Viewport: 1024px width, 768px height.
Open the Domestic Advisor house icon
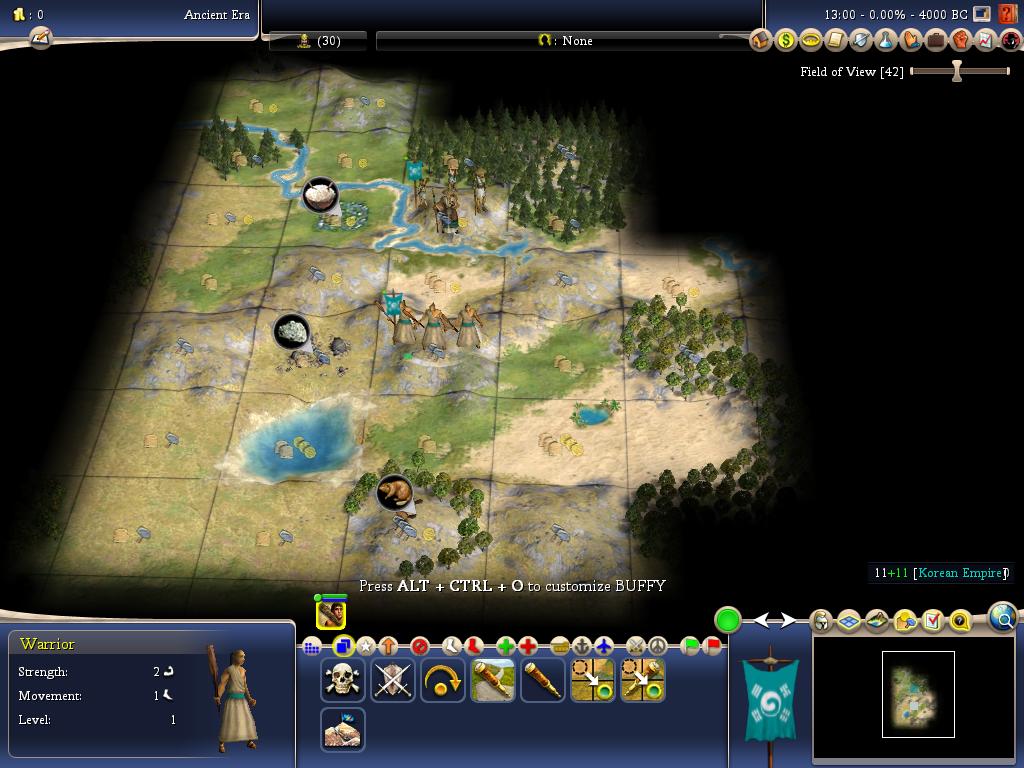point(760,41)
